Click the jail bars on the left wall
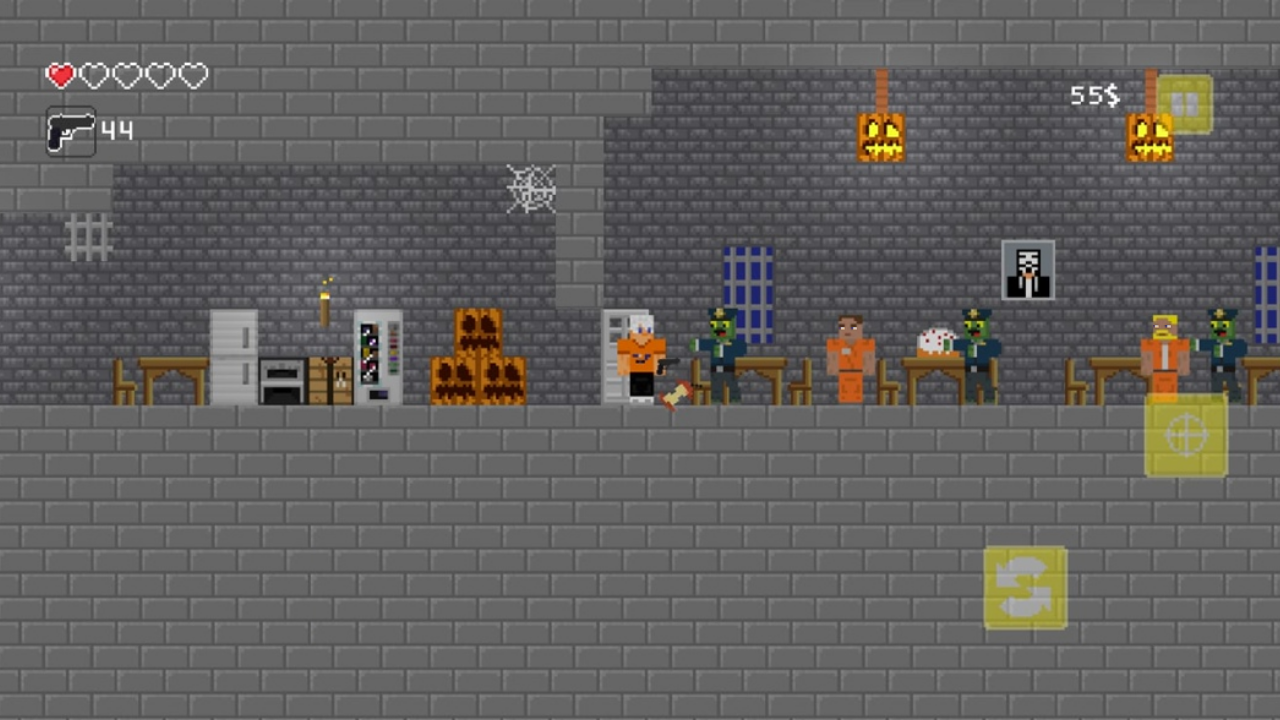The height and width of the screenshot is (720, 1280). [x=90, y=237]
